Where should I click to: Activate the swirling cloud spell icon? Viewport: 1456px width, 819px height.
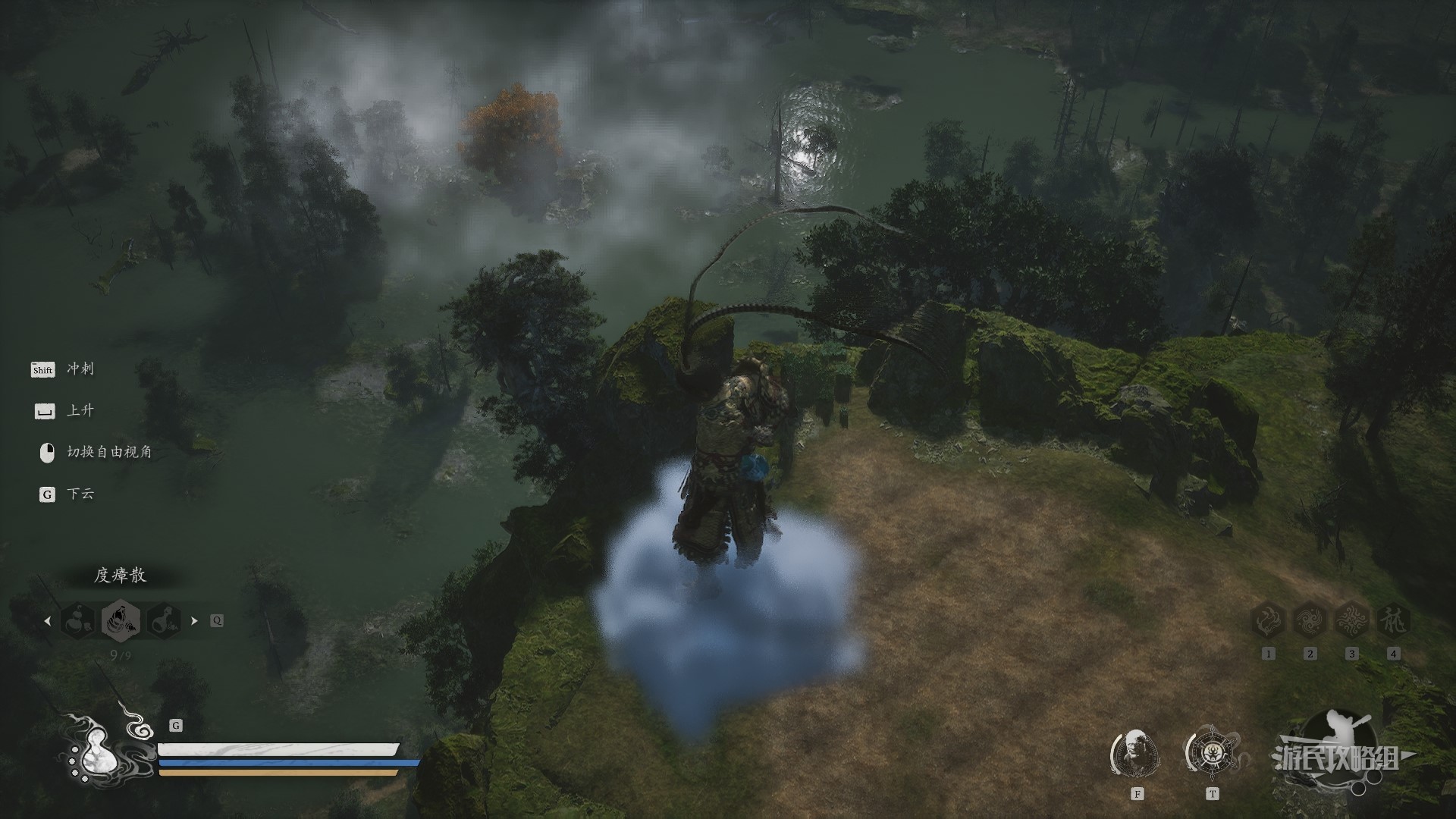tap(1310, 622)
